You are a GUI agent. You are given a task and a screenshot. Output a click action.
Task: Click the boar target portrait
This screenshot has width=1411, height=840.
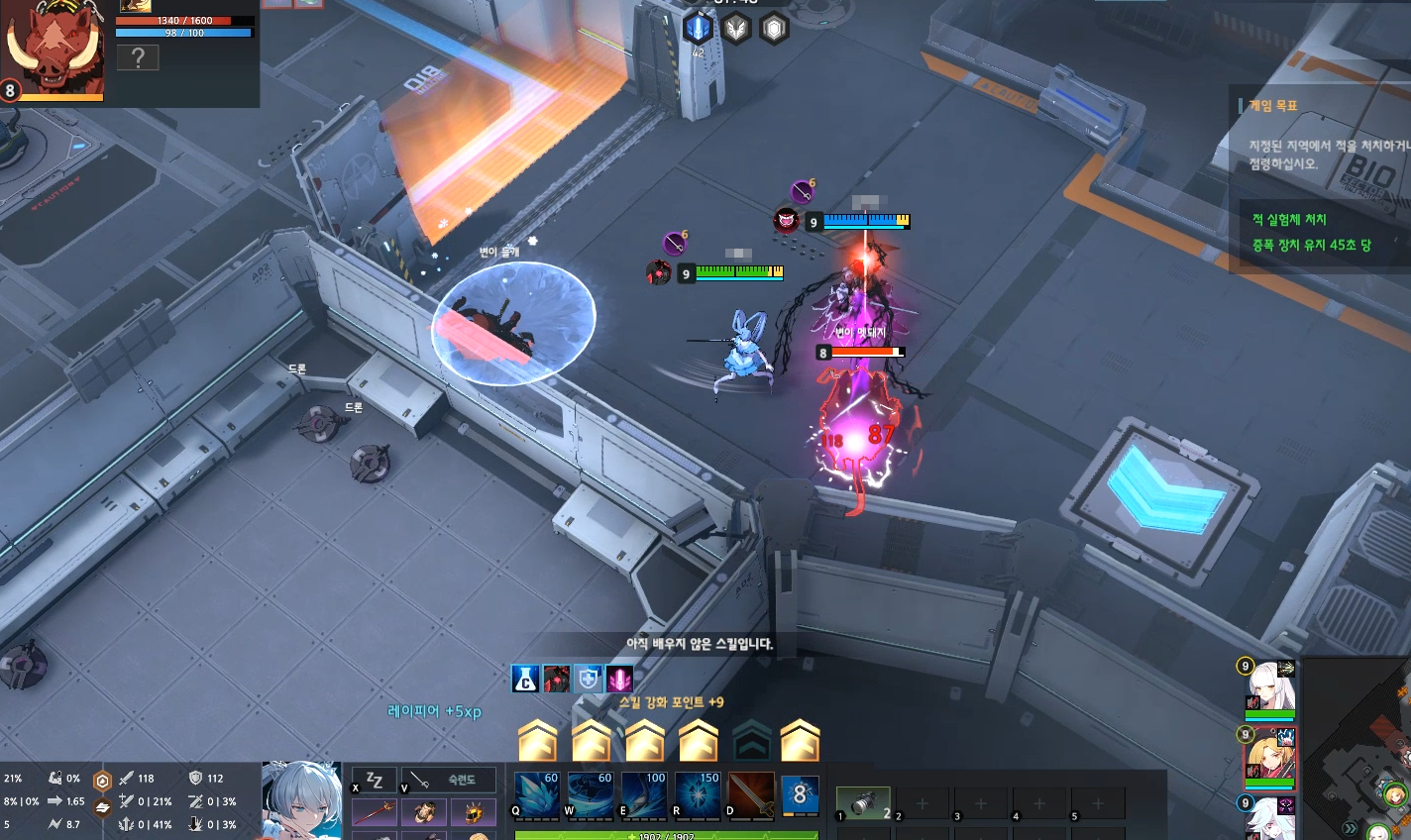point(53,50)
